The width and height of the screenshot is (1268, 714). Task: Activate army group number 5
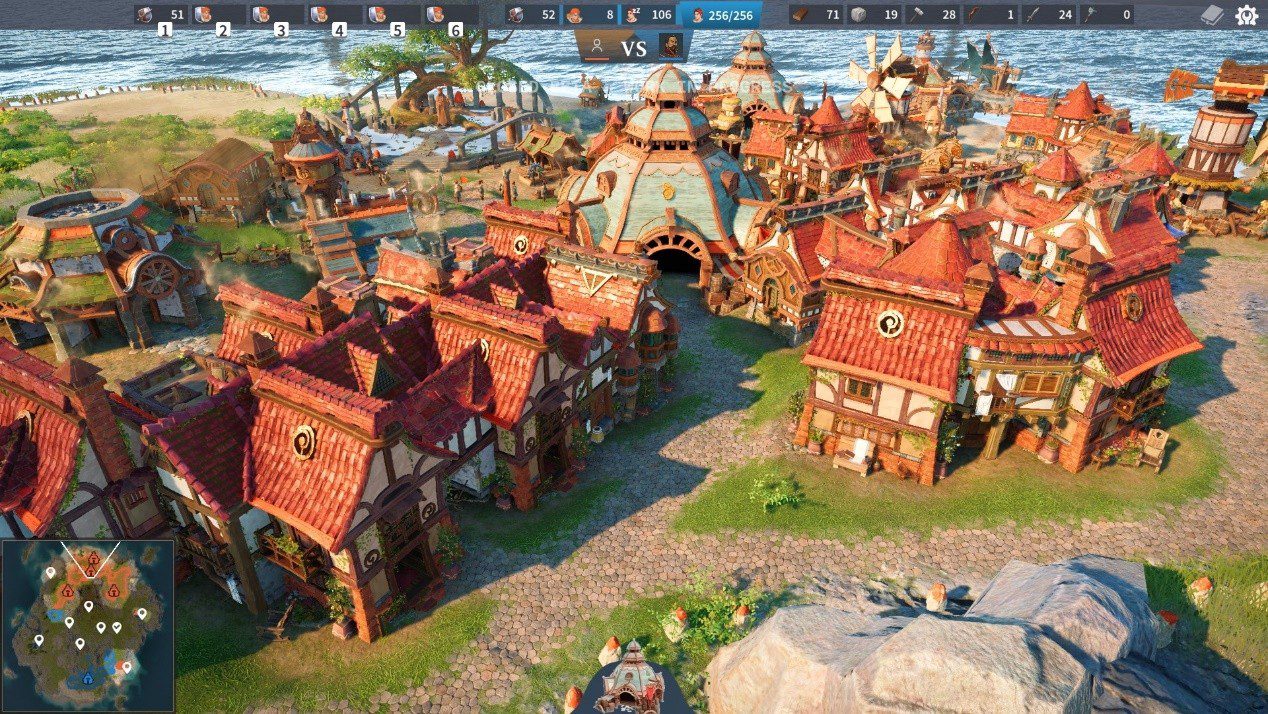(x=393, y=15)
